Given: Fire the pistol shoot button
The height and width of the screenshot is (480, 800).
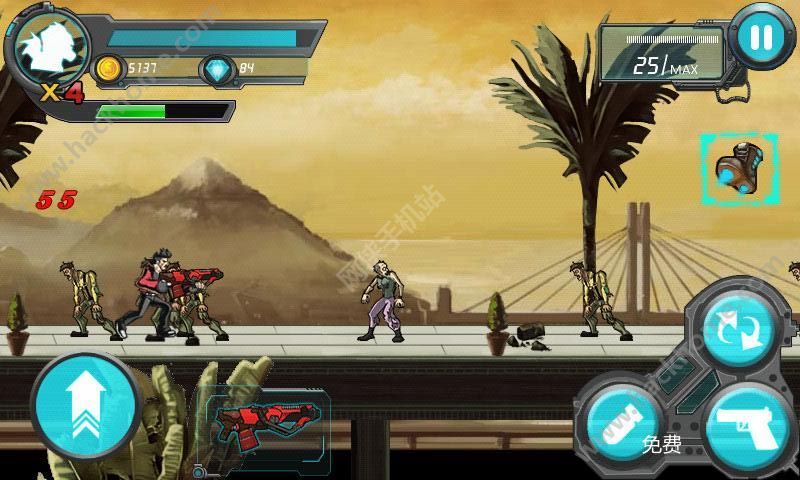Looking at the screenshot, I should [x=747, y=427].
